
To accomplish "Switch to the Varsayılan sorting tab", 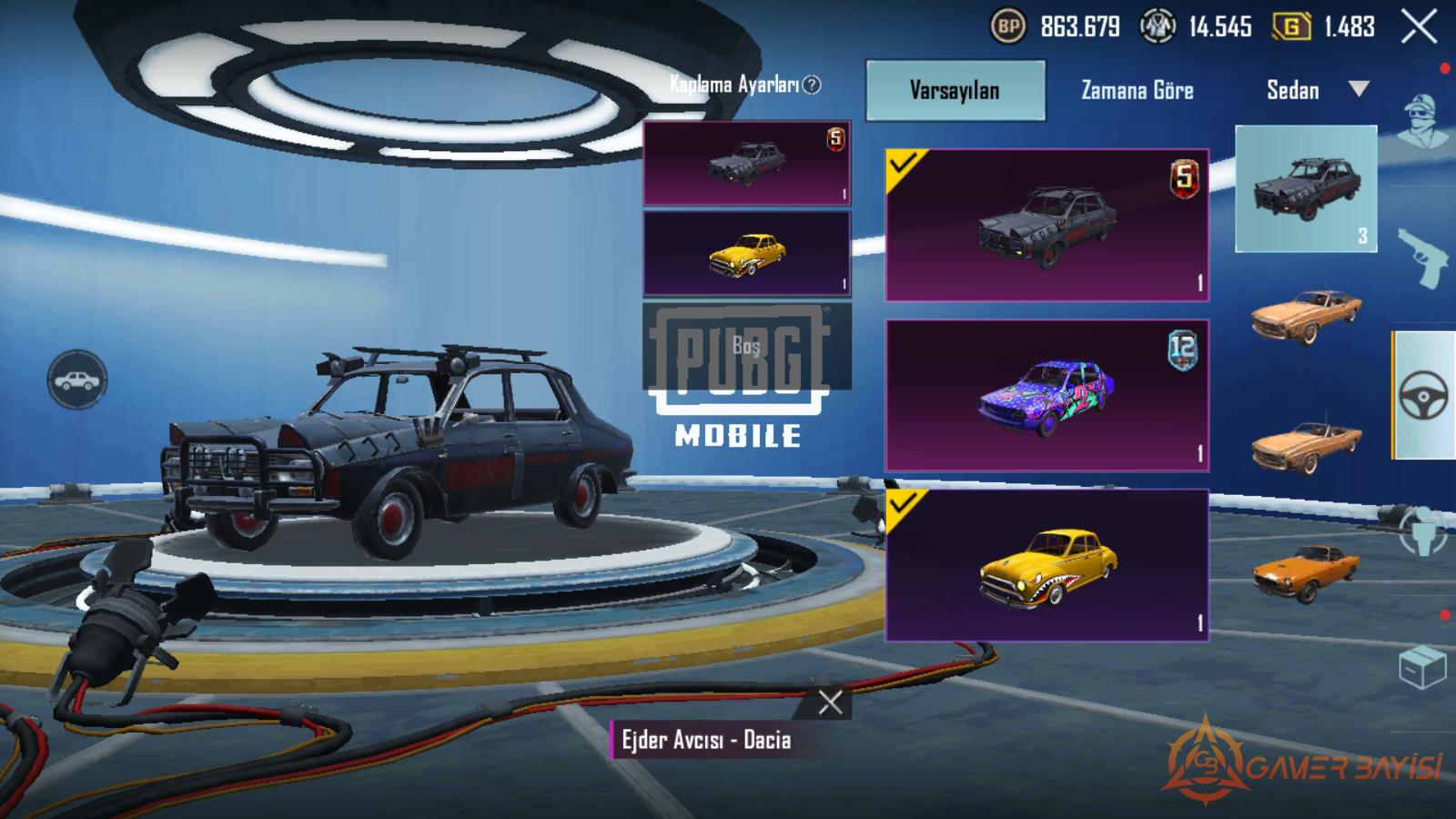I will [x=955, y=90].
